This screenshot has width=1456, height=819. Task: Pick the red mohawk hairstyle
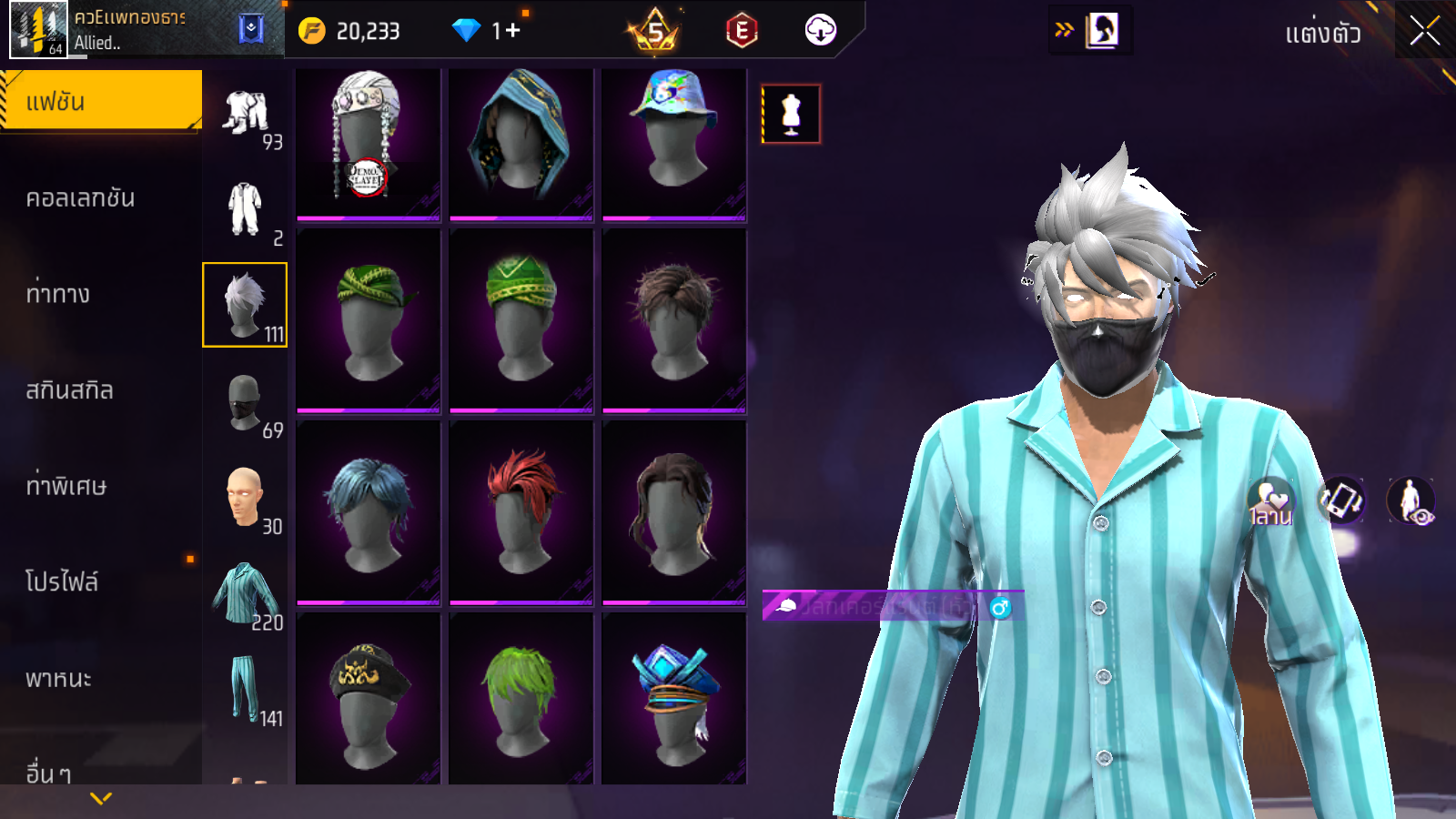(x=521, y=511)
